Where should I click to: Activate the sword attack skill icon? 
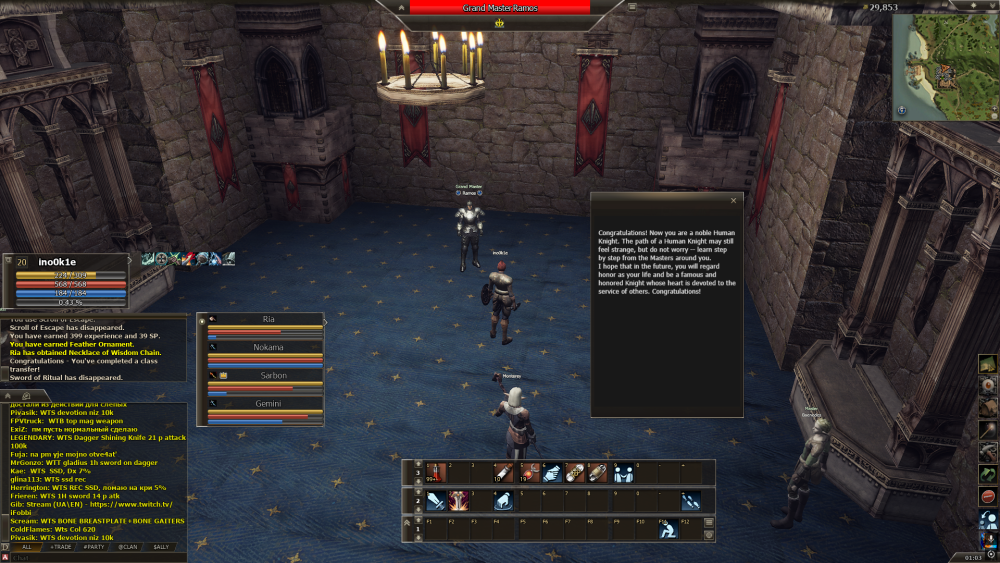(x=435, y=501)
